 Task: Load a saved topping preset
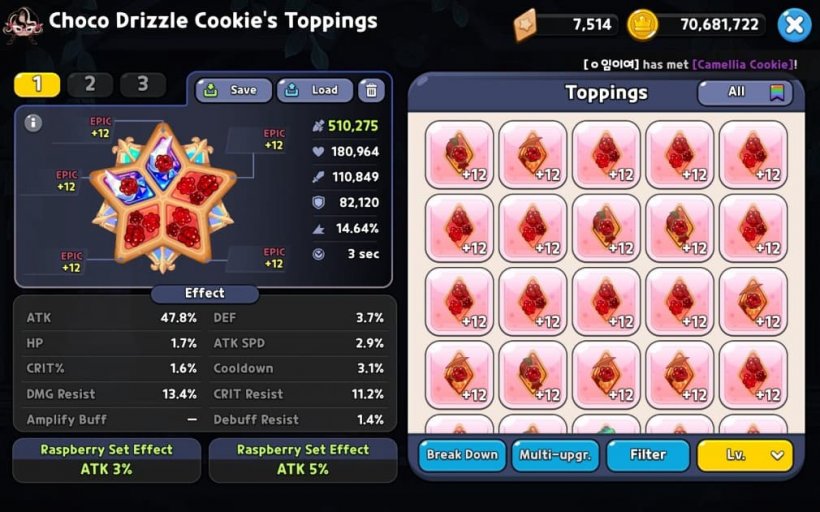pyautogui.click(x=315, y=90)
